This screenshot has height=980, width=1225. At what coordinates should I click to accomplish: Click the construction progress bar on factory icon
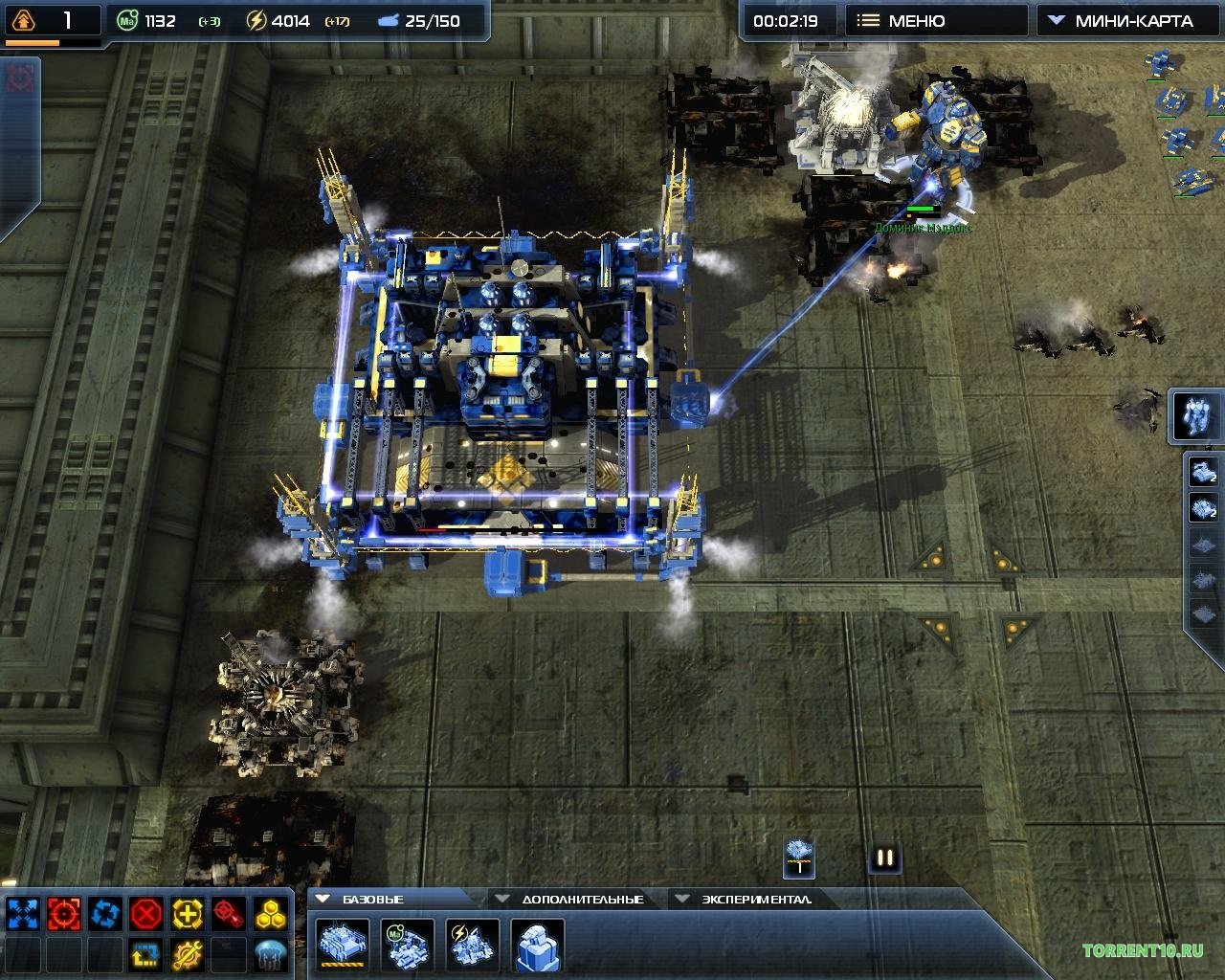coord(342,964)
